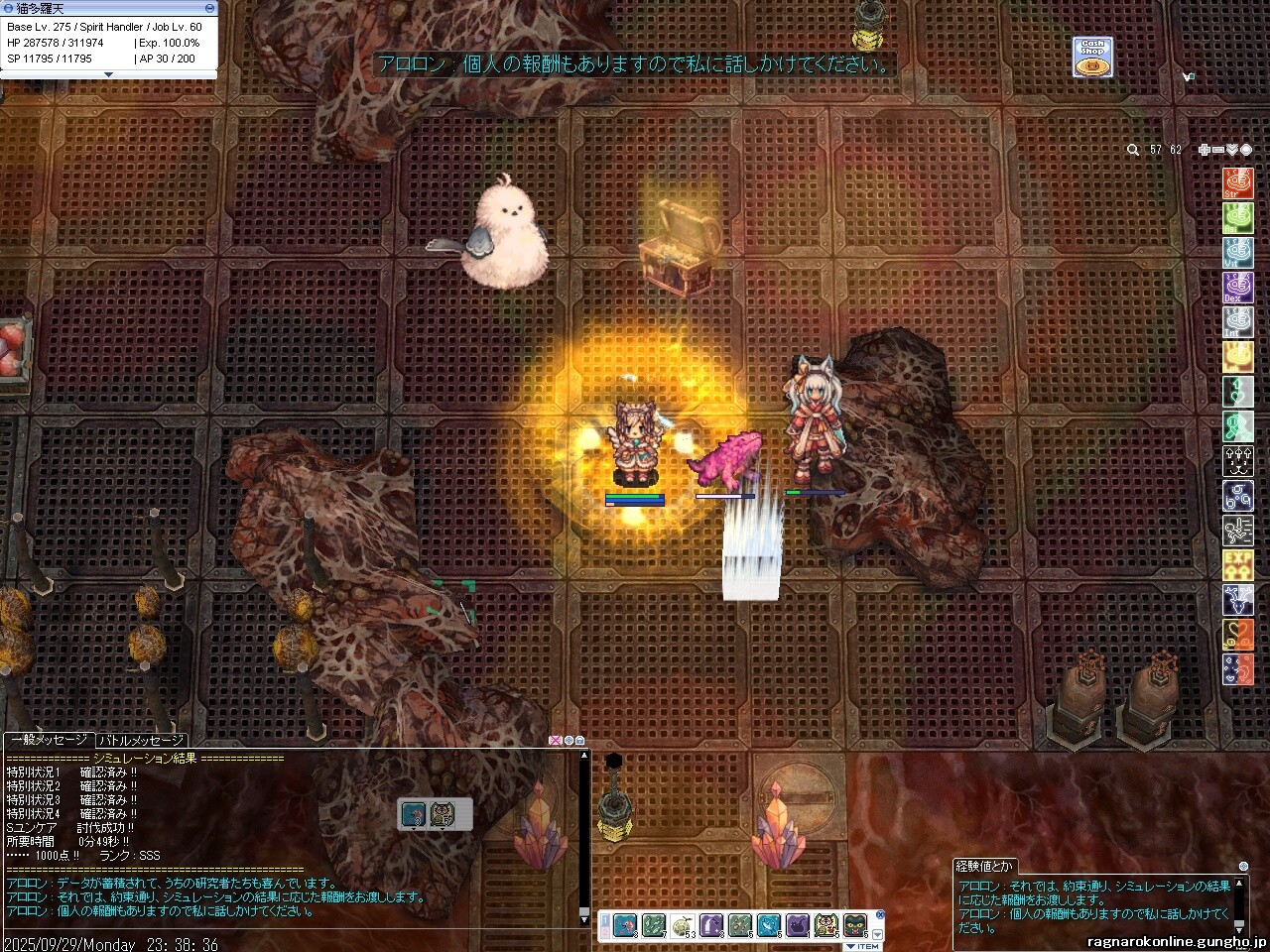1270x952 pixels.
Task: Select the melon item slot in the hotbar
Action: point(682,925)
